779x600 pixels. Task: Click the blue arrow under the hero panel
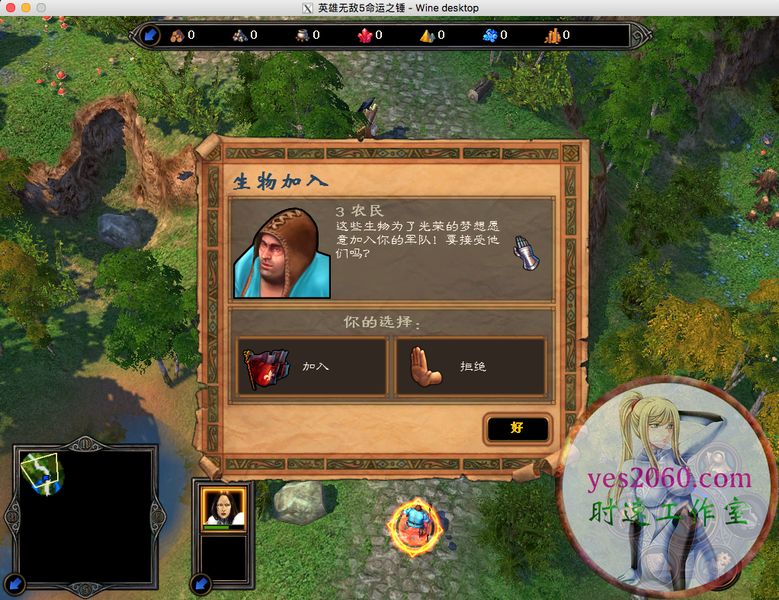[202, 580]
